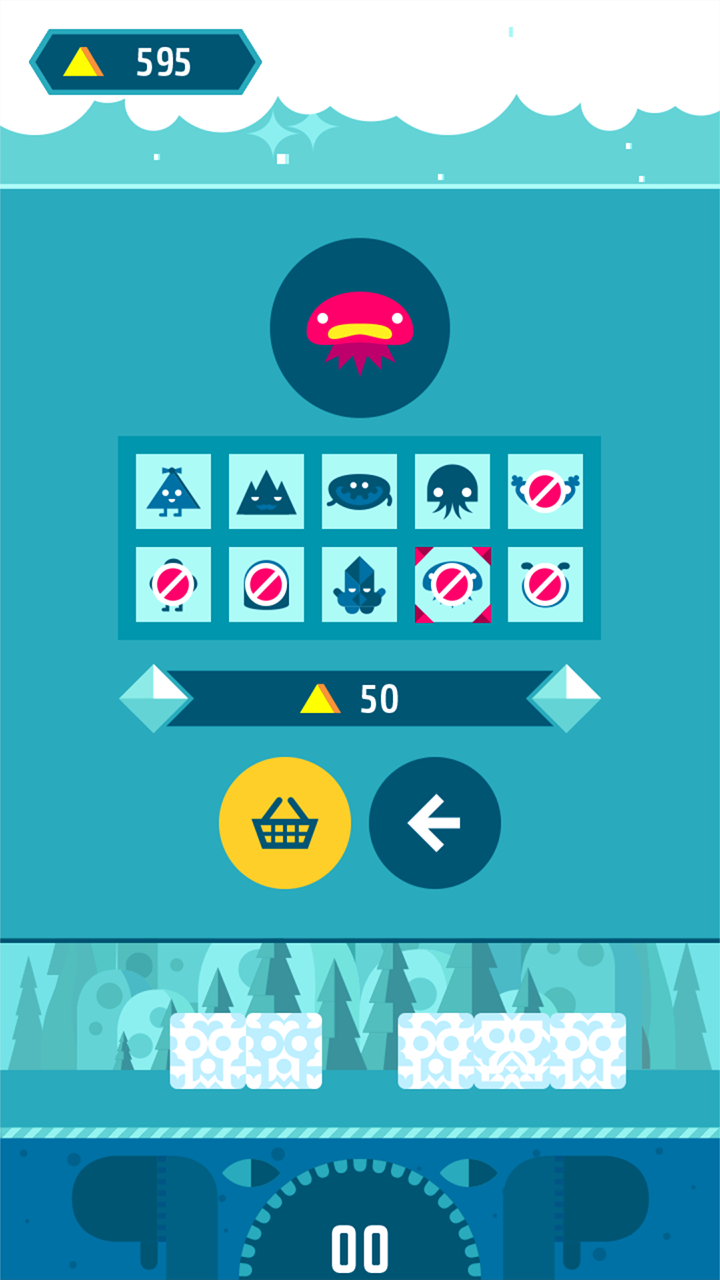
Task: Select the octopus-shaped character tile
Action: point(452,491)
